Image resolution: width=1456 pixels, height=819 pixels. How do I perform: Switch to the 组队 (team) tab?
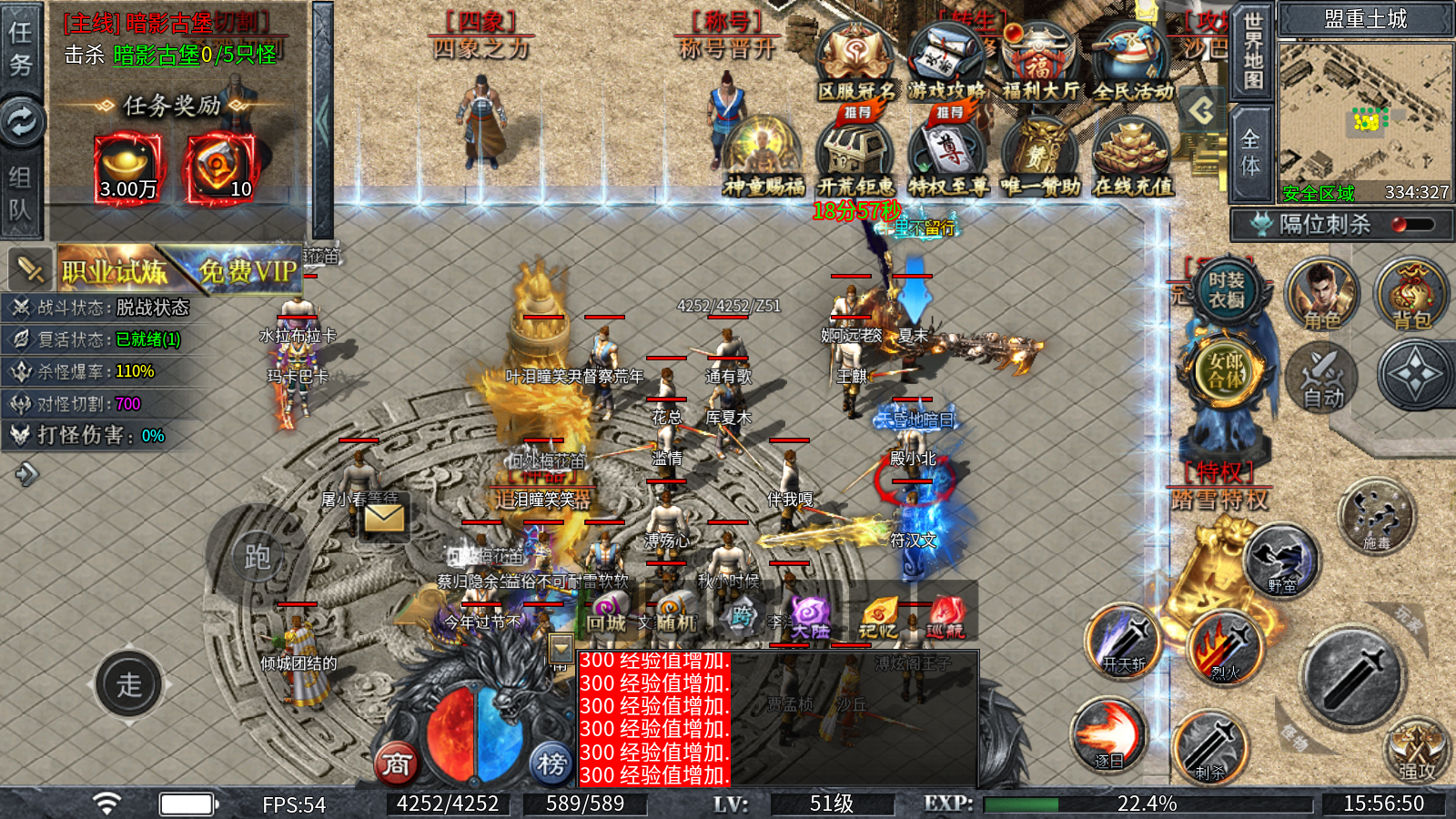(20, 193)
